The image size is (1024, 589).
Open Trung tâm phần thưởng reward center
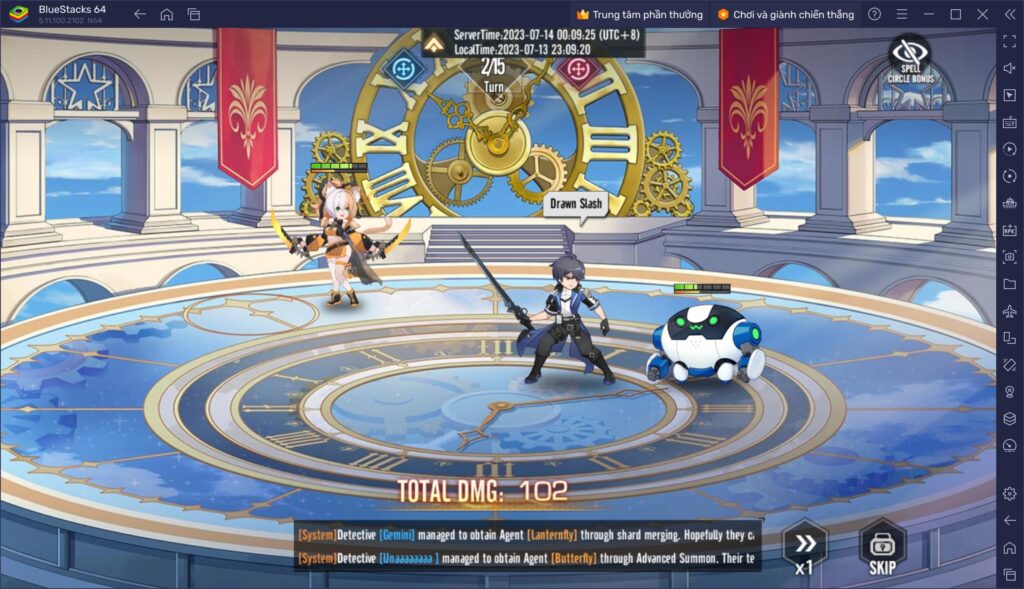pyautogui.click(x=640, y=14)
